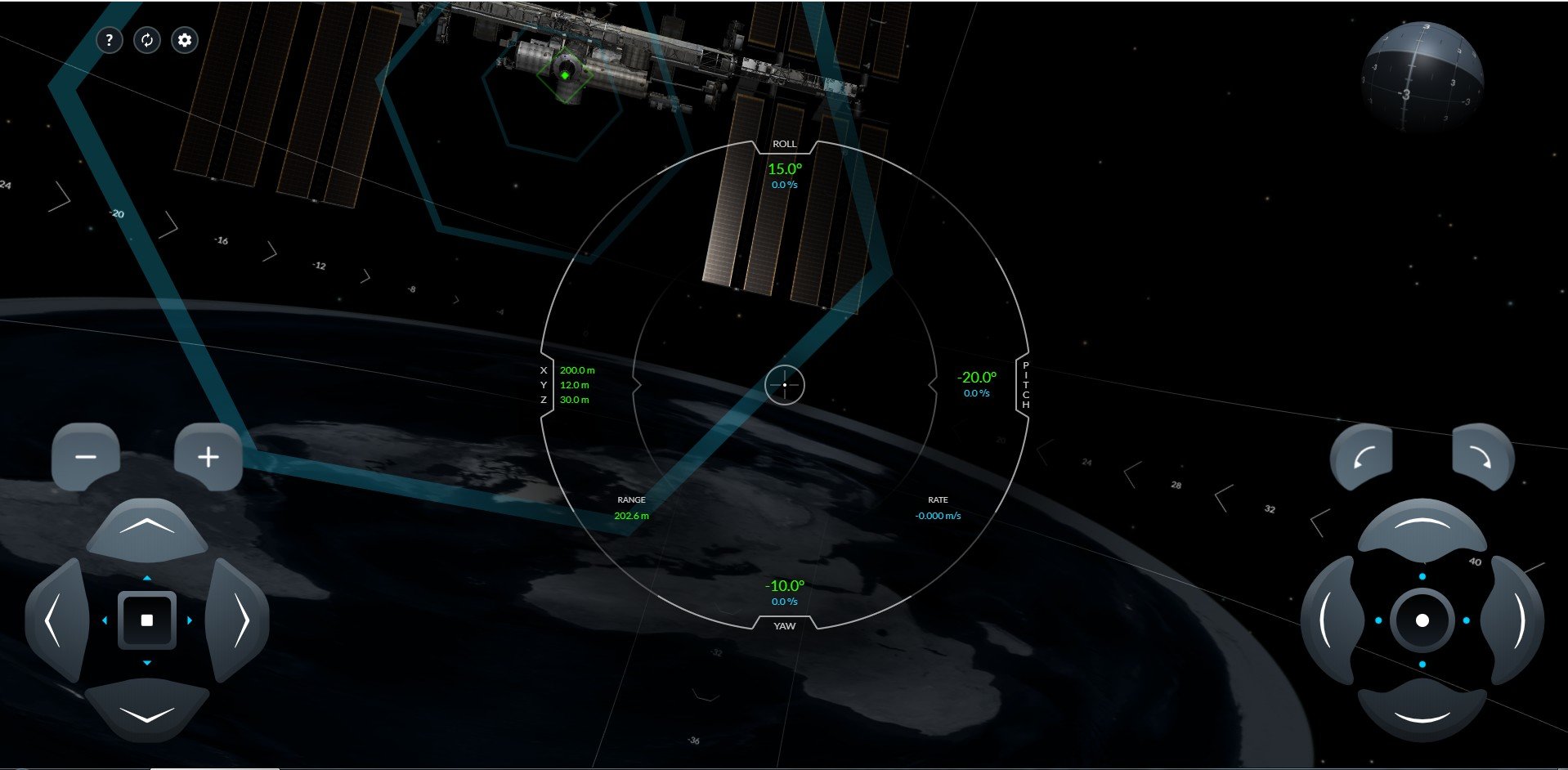This screenshot has width=1568, height=770.
Task: Toggle rotation precision with the round center button
Action: pyautogui.click(x=1422, y=620)
